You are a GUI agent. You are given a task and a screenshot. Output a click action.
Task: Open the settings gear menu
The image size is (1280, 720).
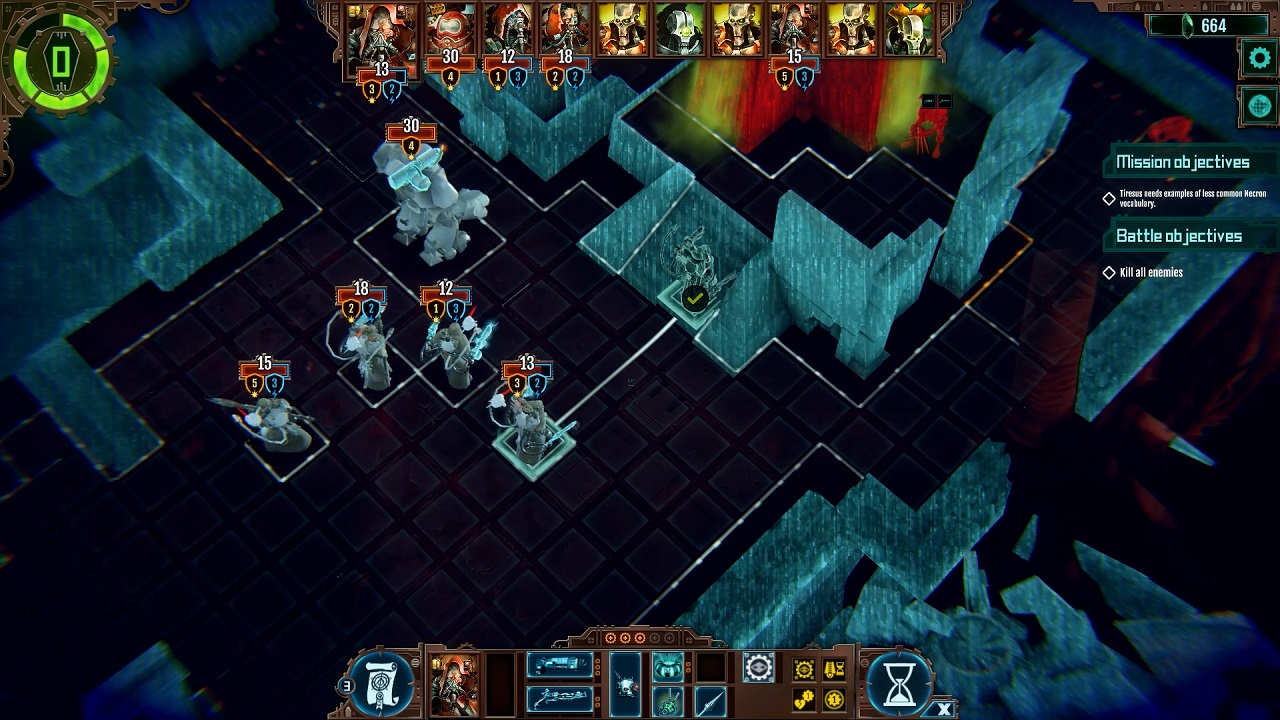[1259, 58]
